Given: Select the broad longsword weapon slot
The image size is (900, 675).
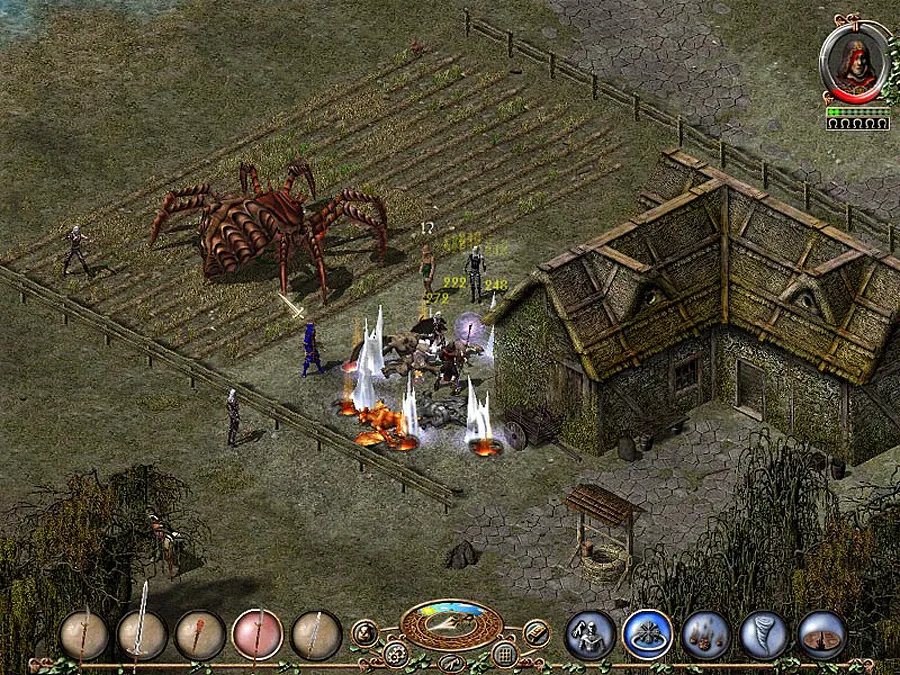Looking at the screenshot, I should click(x=141, y=634).
